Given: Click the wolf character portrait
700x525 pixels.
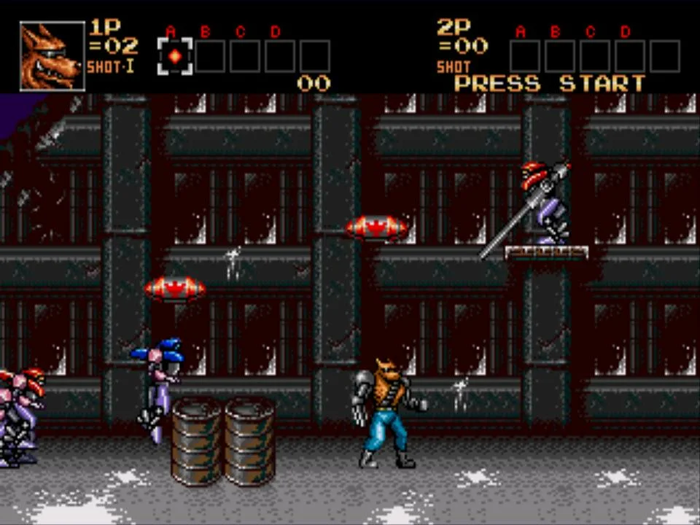Looking at the screenshot, I should 52,56.
